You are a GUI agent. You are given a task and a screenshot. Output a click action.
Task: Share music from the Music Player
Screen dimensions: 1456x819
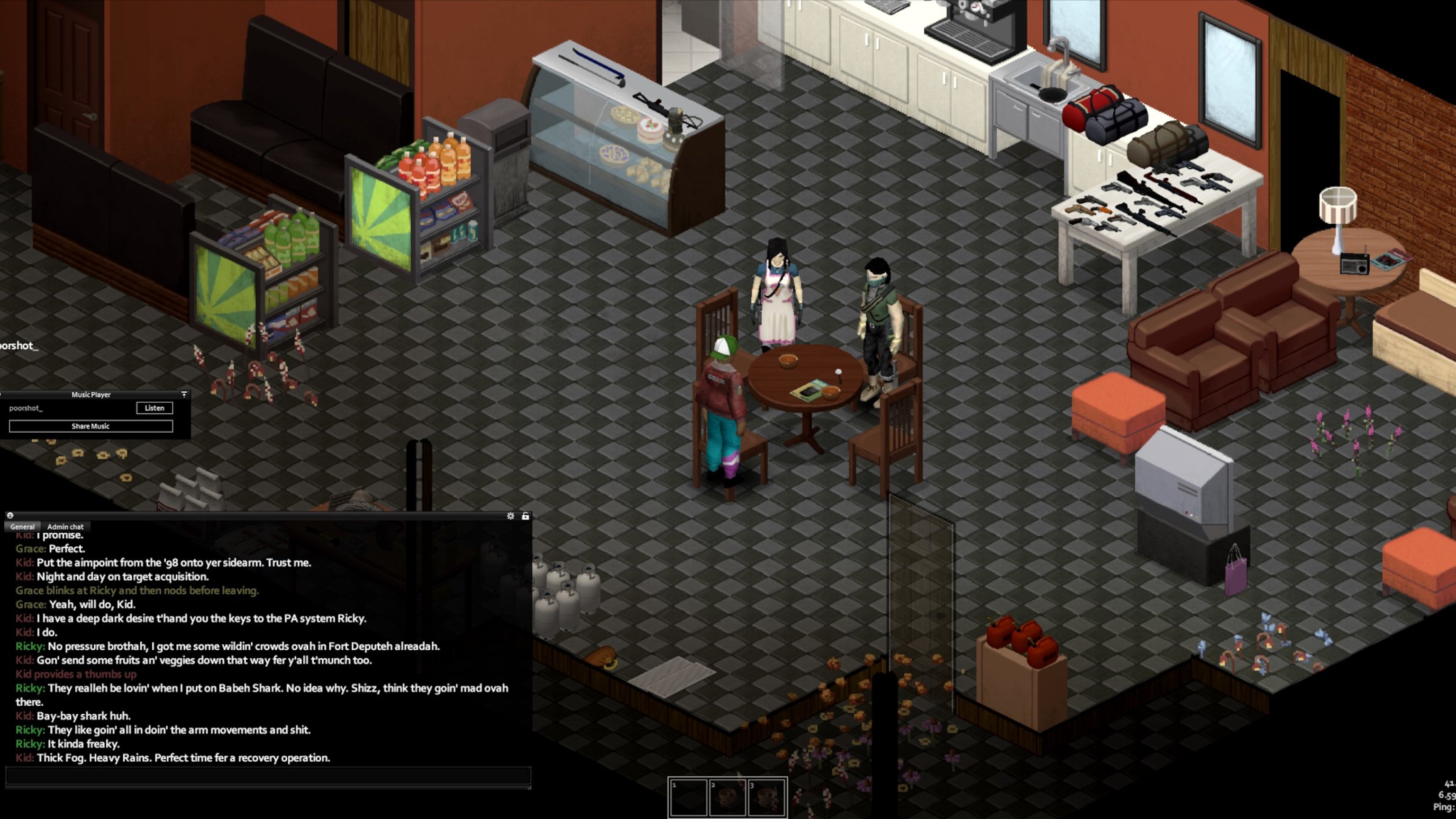coord(91,426)
